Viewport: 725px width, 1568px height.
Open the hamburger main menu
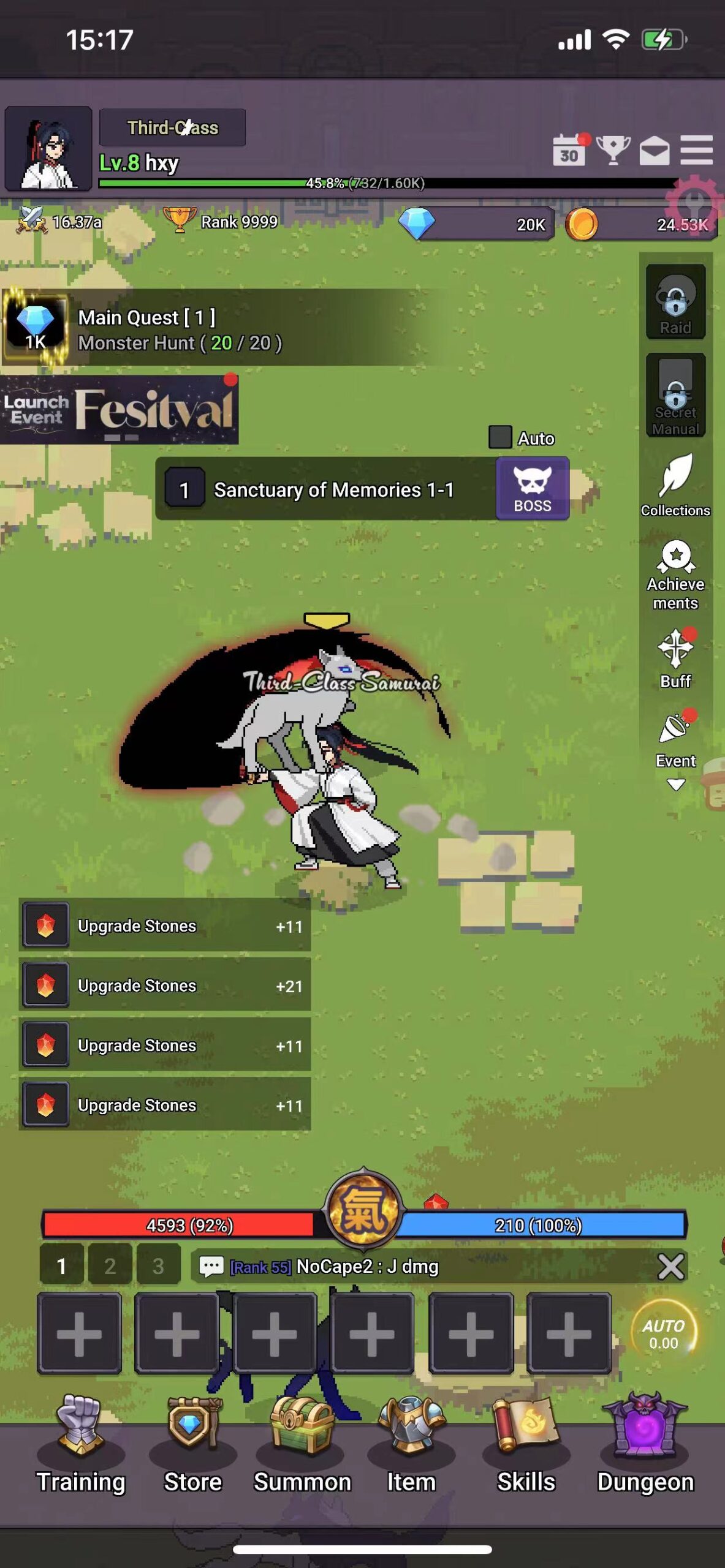click(x=697, y=150)
